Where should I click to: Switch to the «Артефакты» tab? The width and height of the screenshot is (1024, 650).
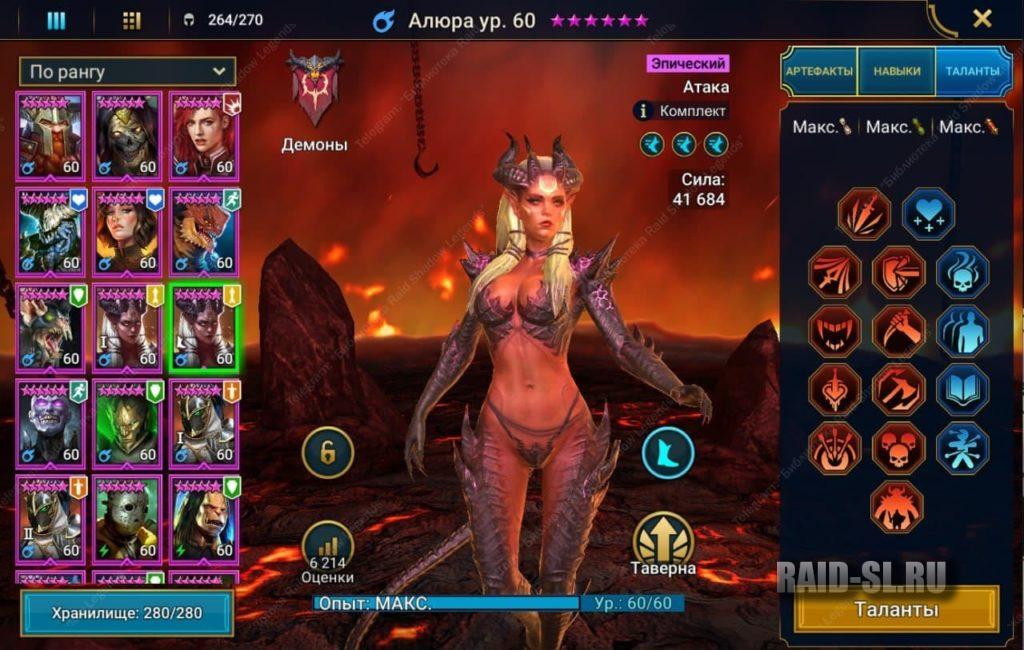coord(819,71)
